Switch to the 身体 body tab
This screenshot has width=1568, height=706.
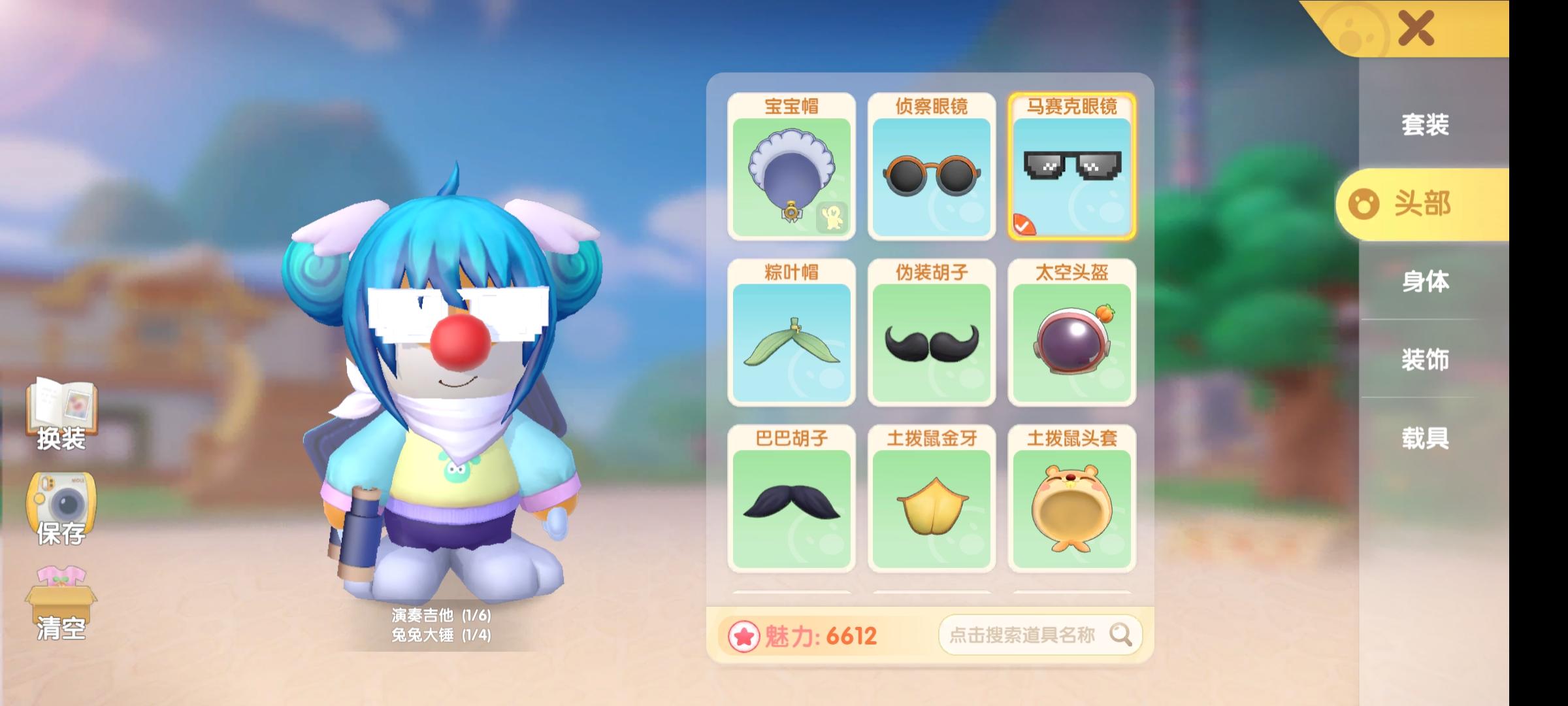coord(1426,282)
